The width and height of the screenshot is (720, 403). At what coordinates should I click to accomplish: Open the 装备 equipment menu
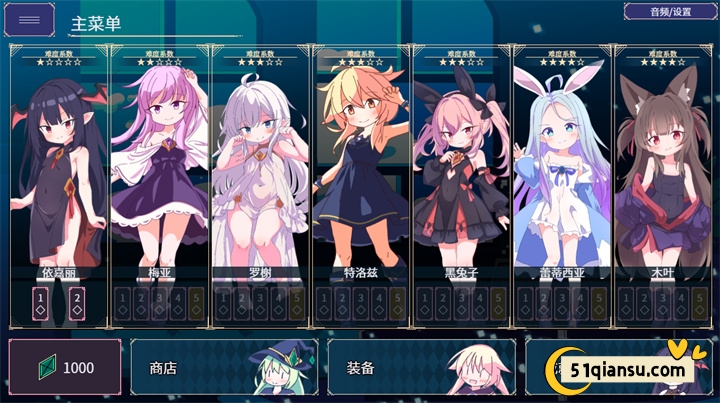(x=421, y=367)
